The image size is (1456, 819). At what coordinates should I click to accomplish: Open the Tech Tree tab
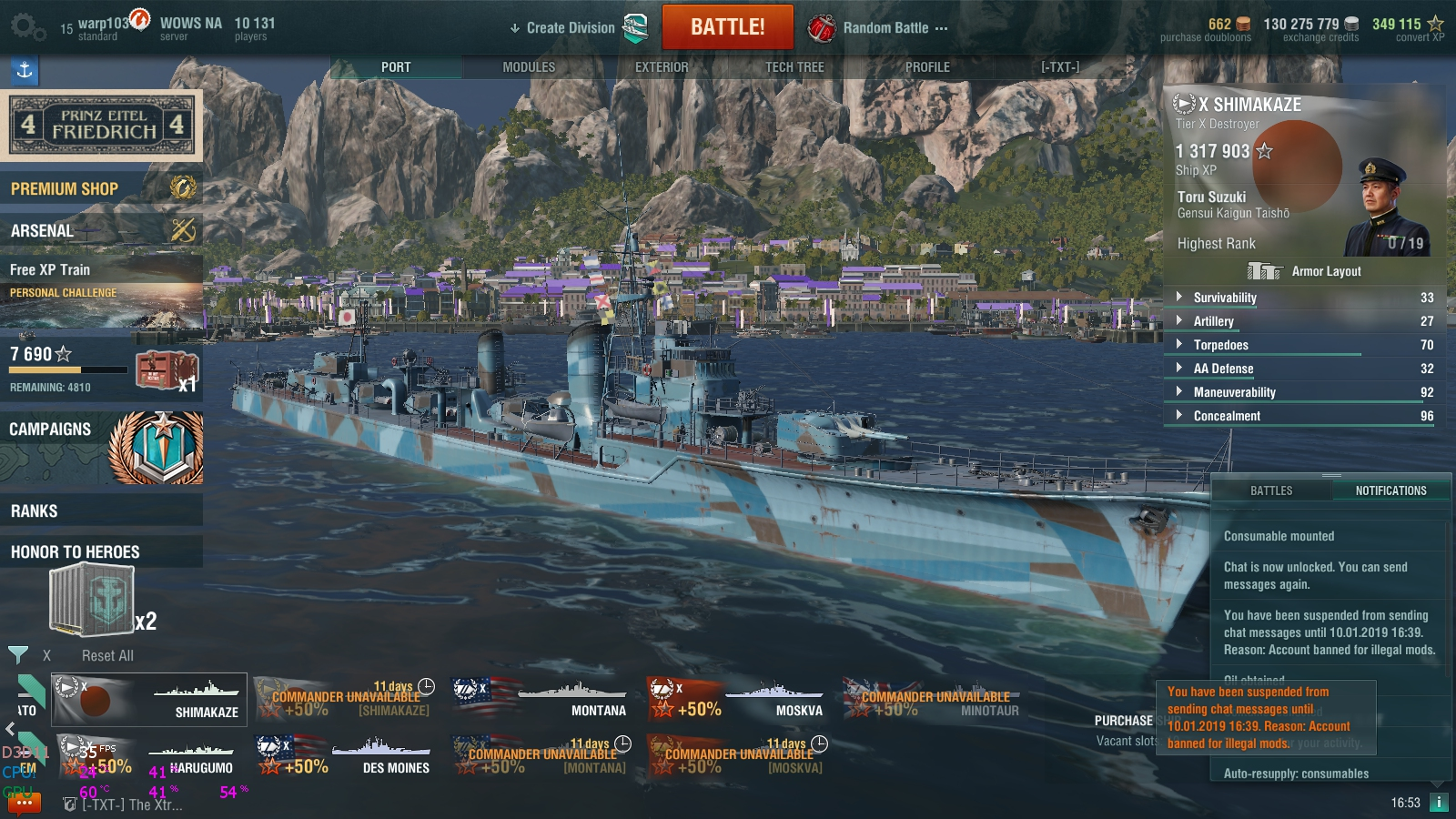click(794, 67)
